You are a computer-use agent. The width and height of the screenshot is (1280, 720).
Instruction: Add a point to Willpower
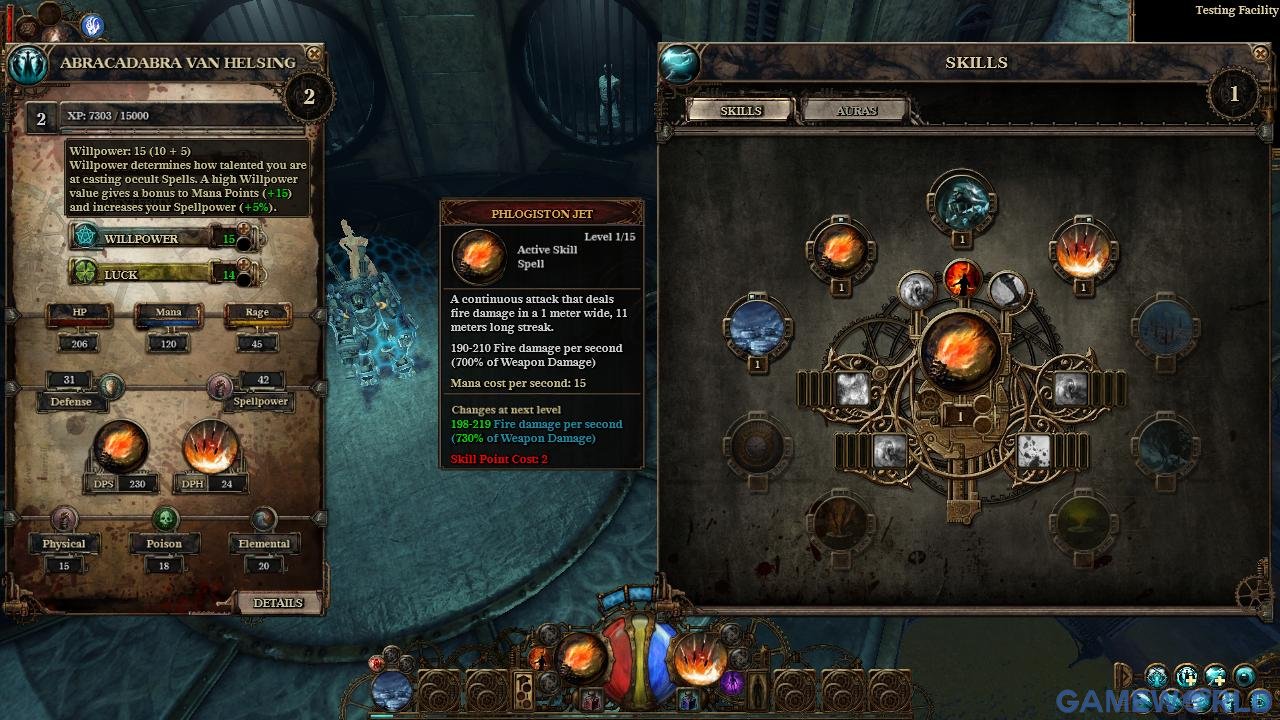click(244, 230)
